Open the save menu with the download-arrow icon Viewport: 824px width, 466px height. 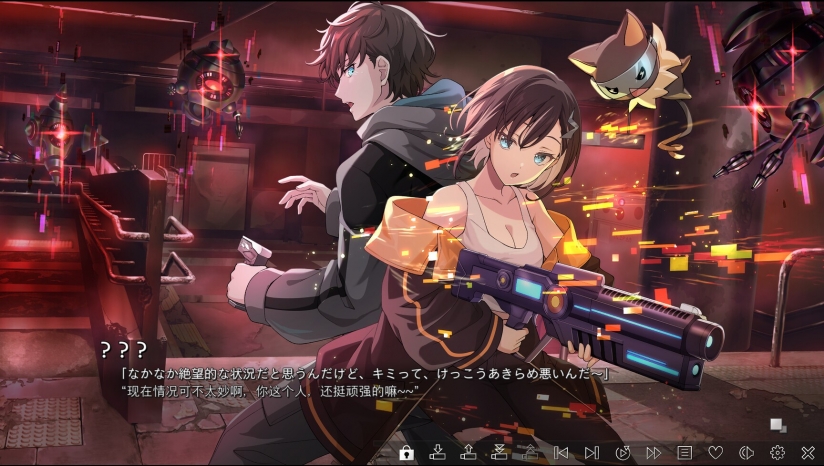click(x=437, y=453)
